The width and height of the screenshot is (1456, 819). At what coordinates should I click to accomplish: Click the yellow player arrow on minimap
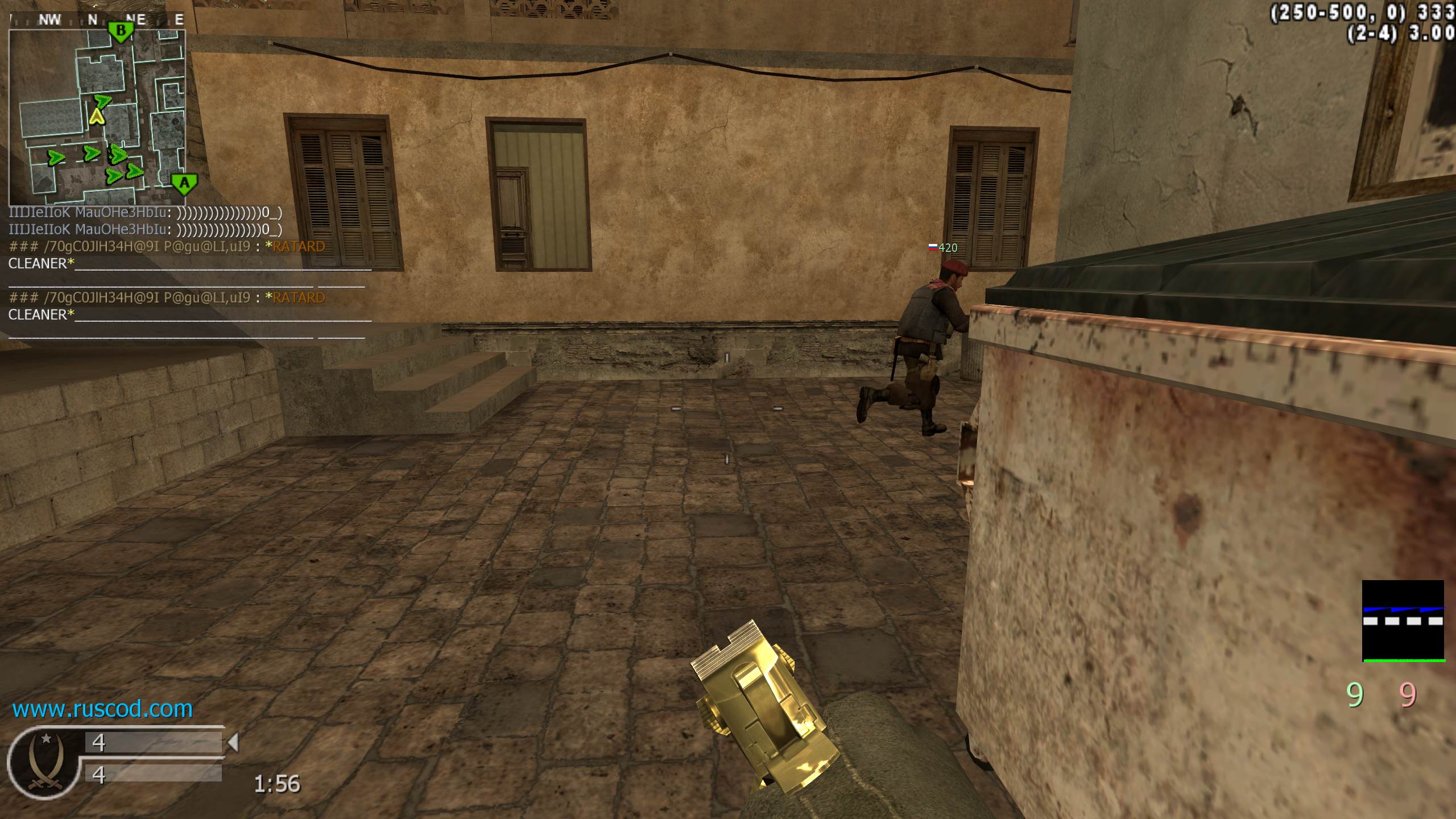[97, 117]
